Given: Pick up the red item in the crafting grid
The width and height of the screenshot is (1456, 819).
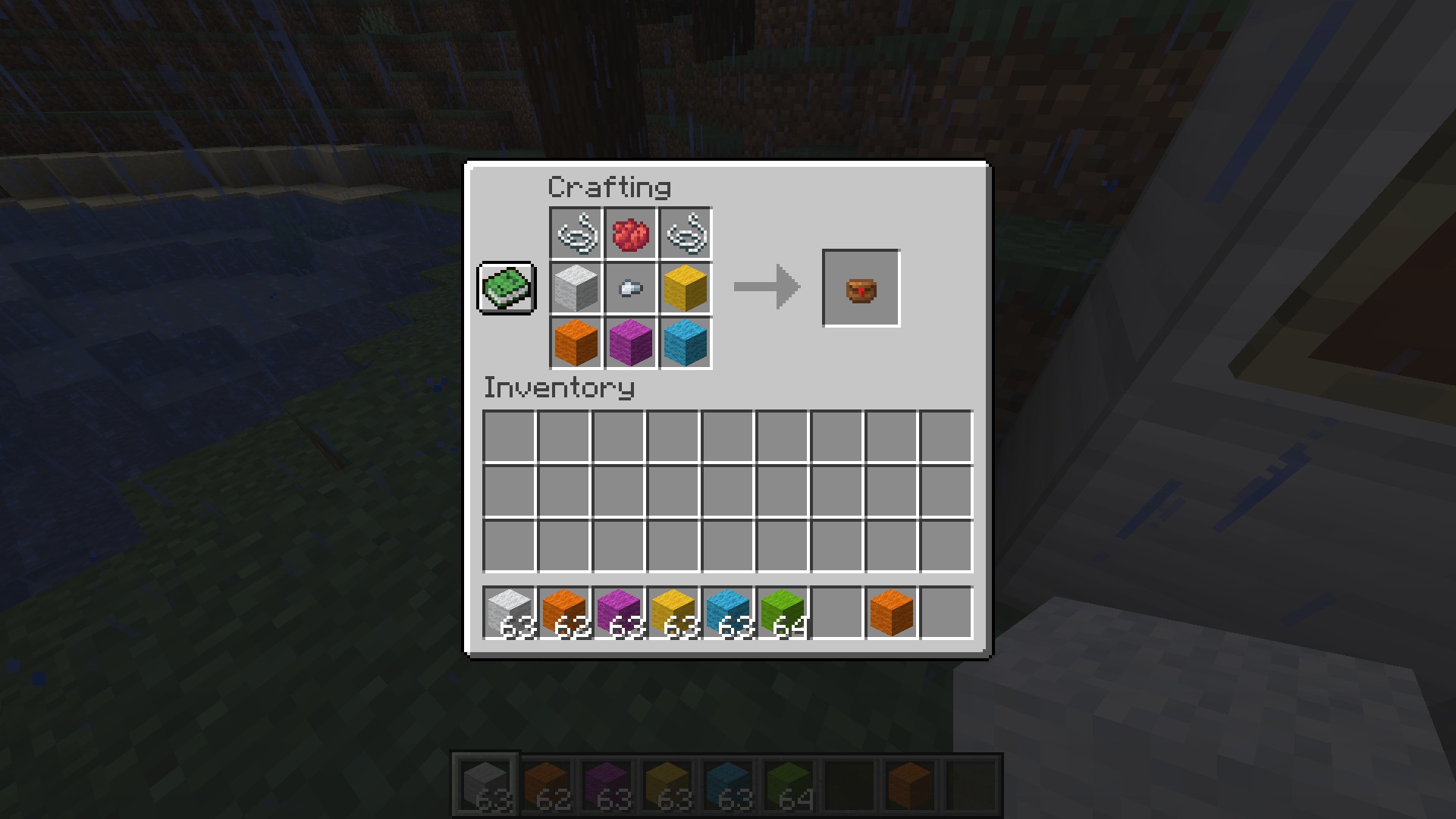Looking at the screenshot, I should pyautogui.click(x=630, y=234).
